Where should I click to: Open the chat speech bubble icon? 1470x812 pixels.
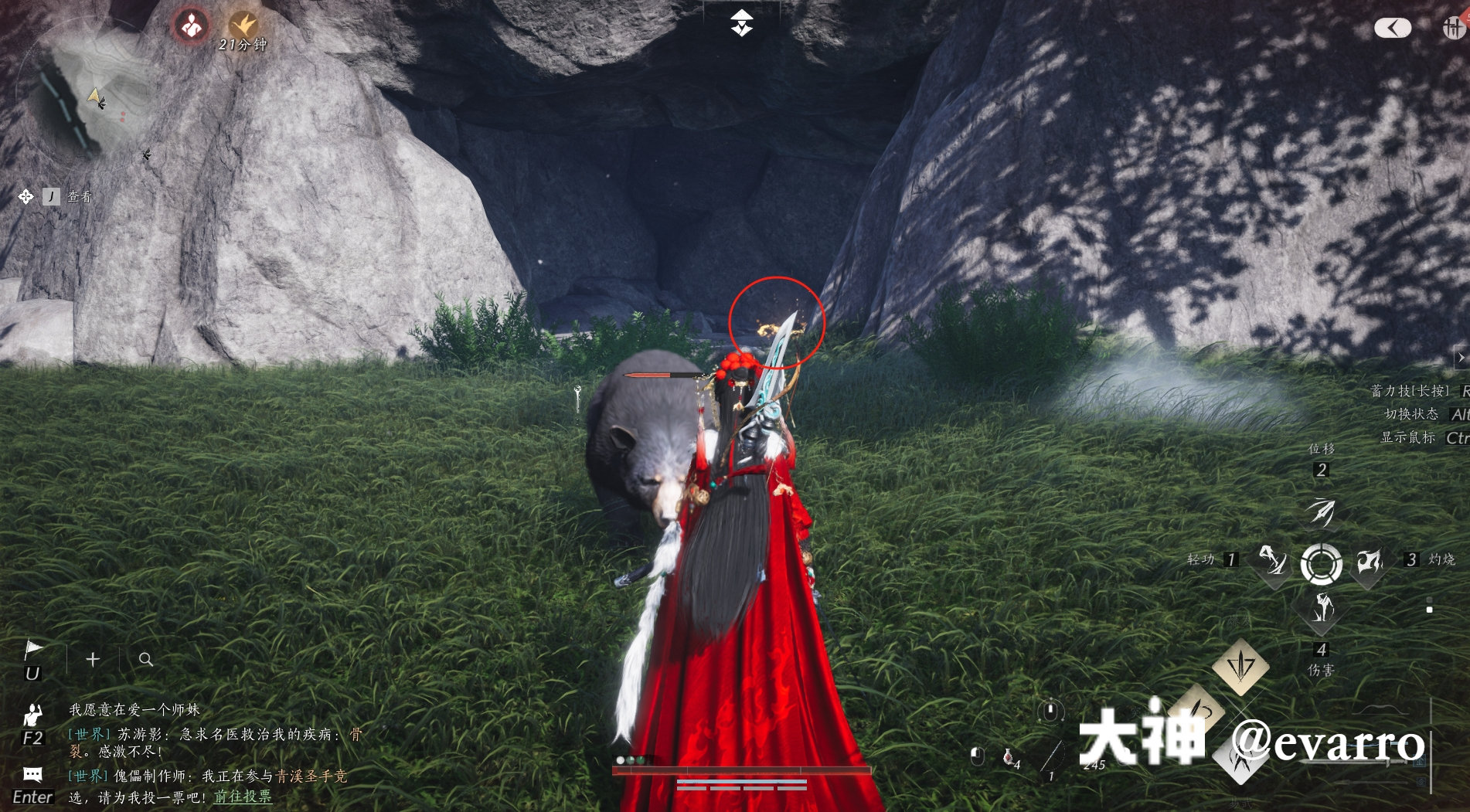point(32,774)
